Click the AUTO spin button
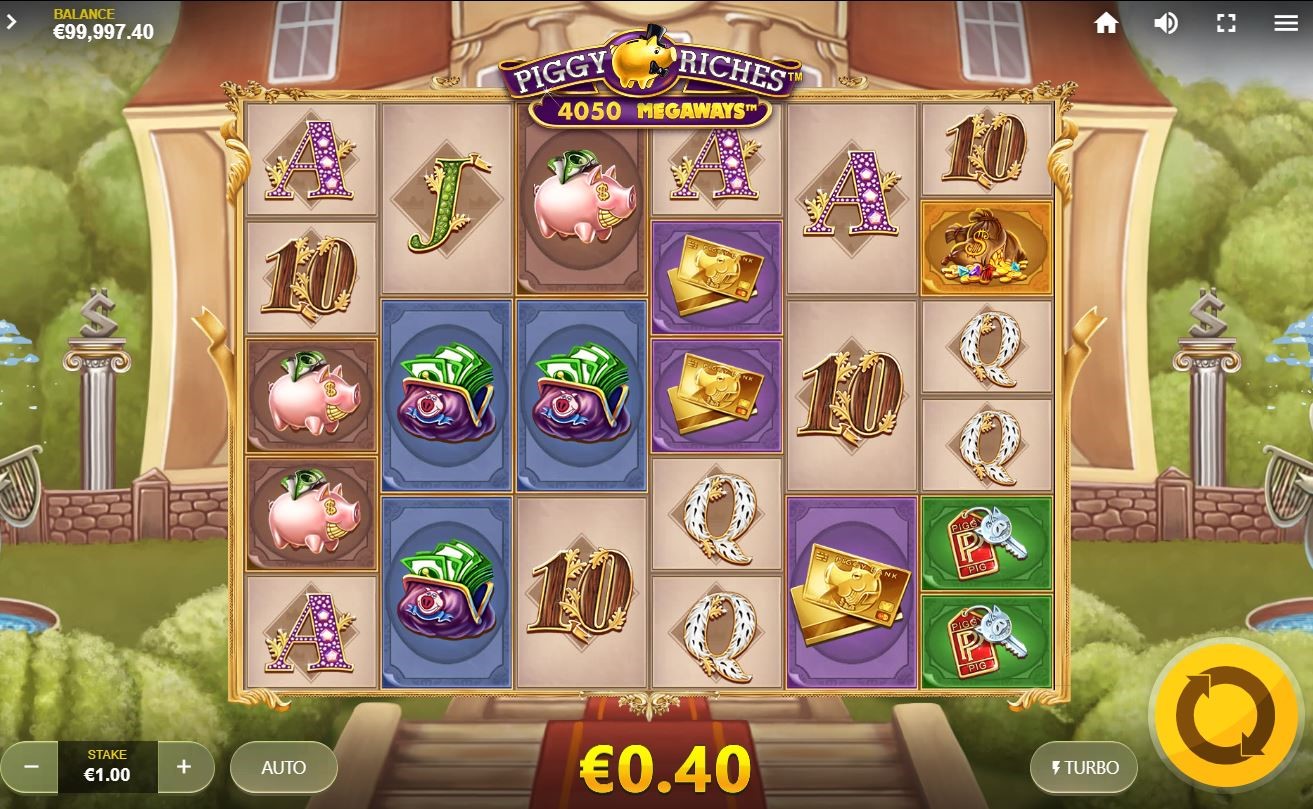Image resolution: width=1313 pixels, height=809 pixels. [283, 767]
